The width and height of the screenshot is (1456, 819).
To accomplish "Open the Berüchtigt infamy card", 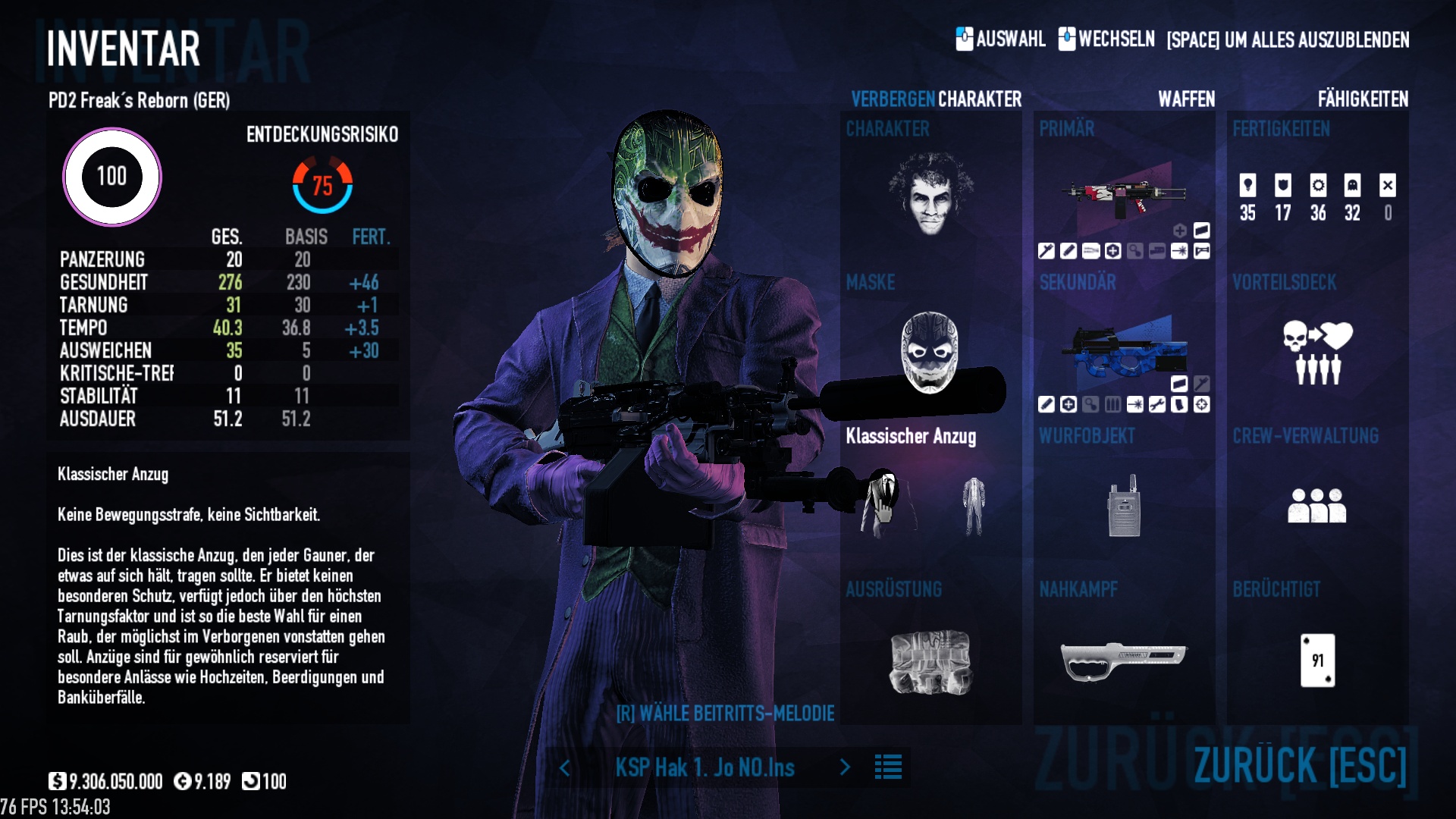I will tap(1317, 661).
